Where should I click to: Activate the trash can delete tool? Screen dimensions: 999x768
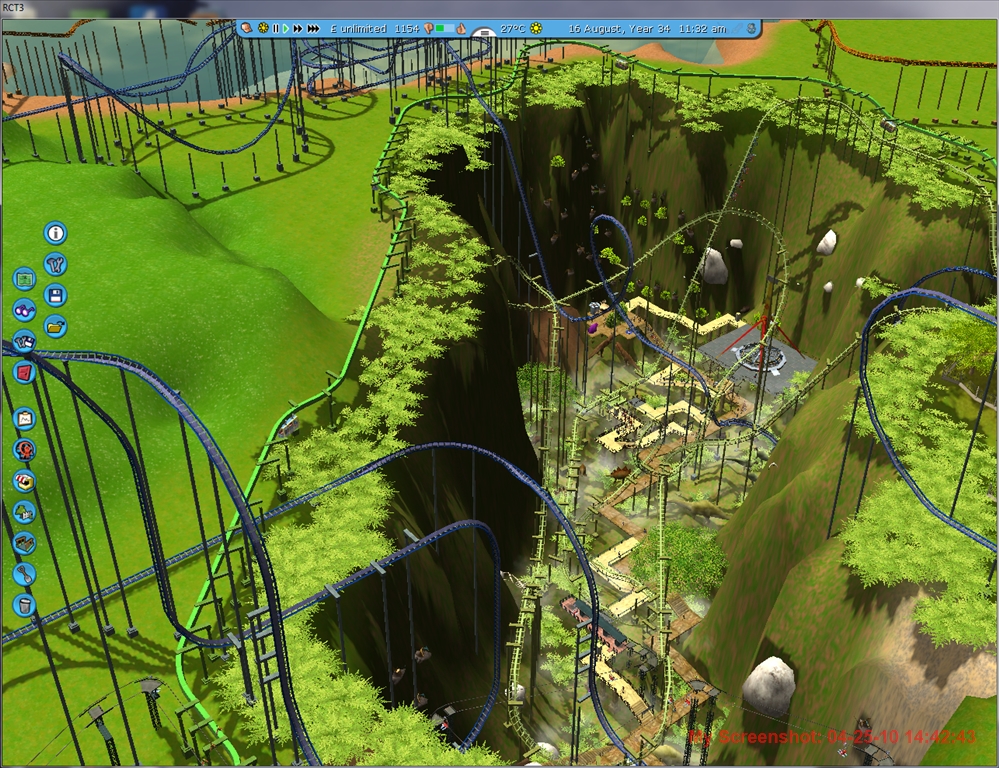pos(24,605)
